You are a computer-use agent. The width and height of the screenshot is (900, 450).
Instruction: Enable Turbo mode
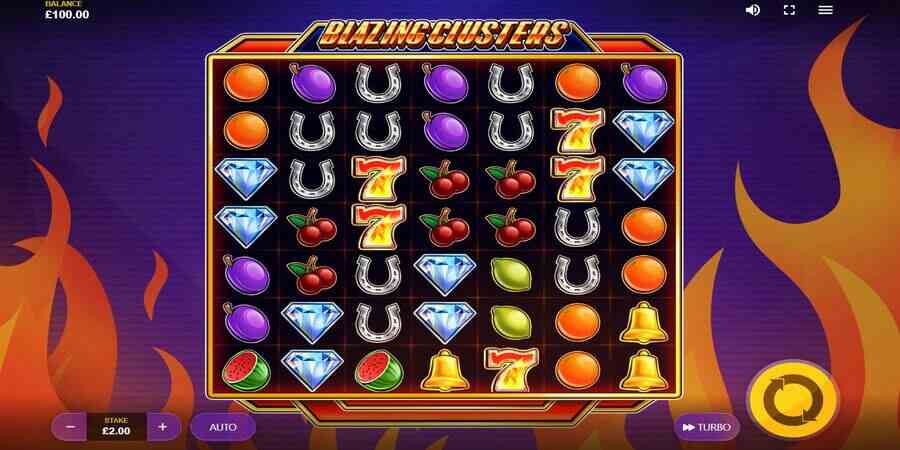pyautogui.click(x=706, y=427)
